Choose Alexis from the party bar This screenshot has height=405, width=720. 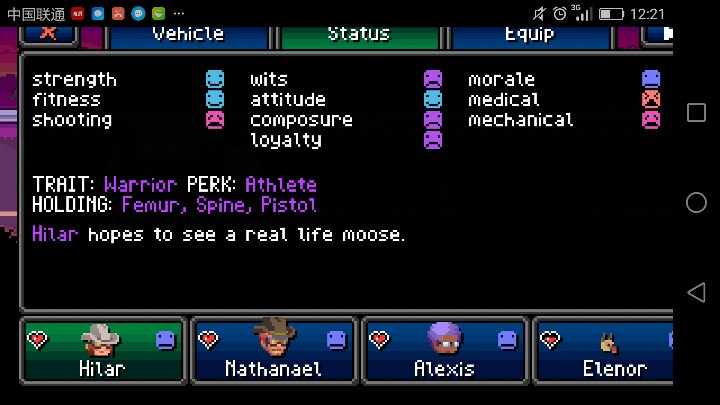pos(444,351)
